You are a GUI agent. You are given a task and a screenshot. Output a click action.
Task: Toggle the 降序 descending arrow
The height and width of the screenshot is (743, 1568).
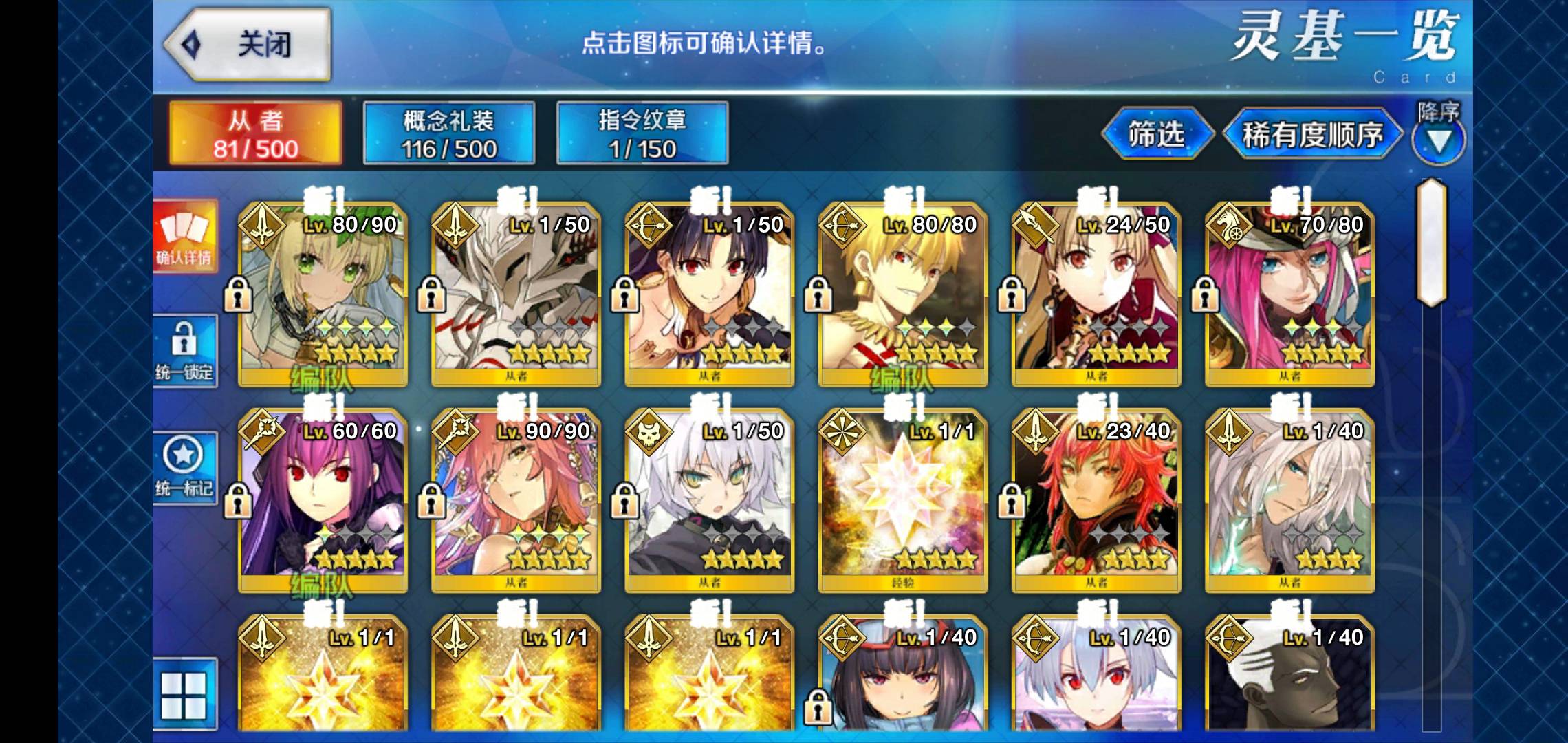pos(1438,140)
